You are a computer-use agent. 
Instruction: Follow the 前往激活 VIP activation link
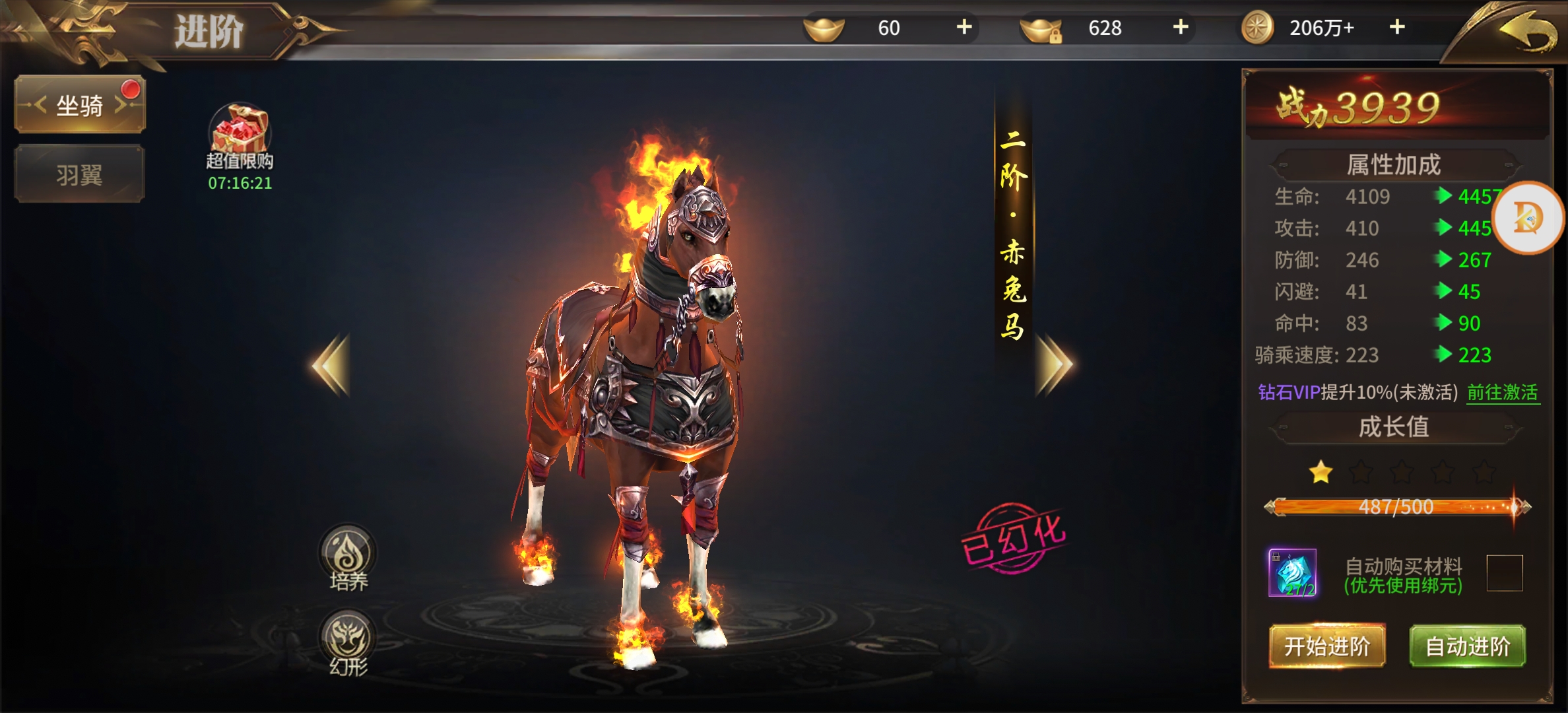pos(1503,393)
